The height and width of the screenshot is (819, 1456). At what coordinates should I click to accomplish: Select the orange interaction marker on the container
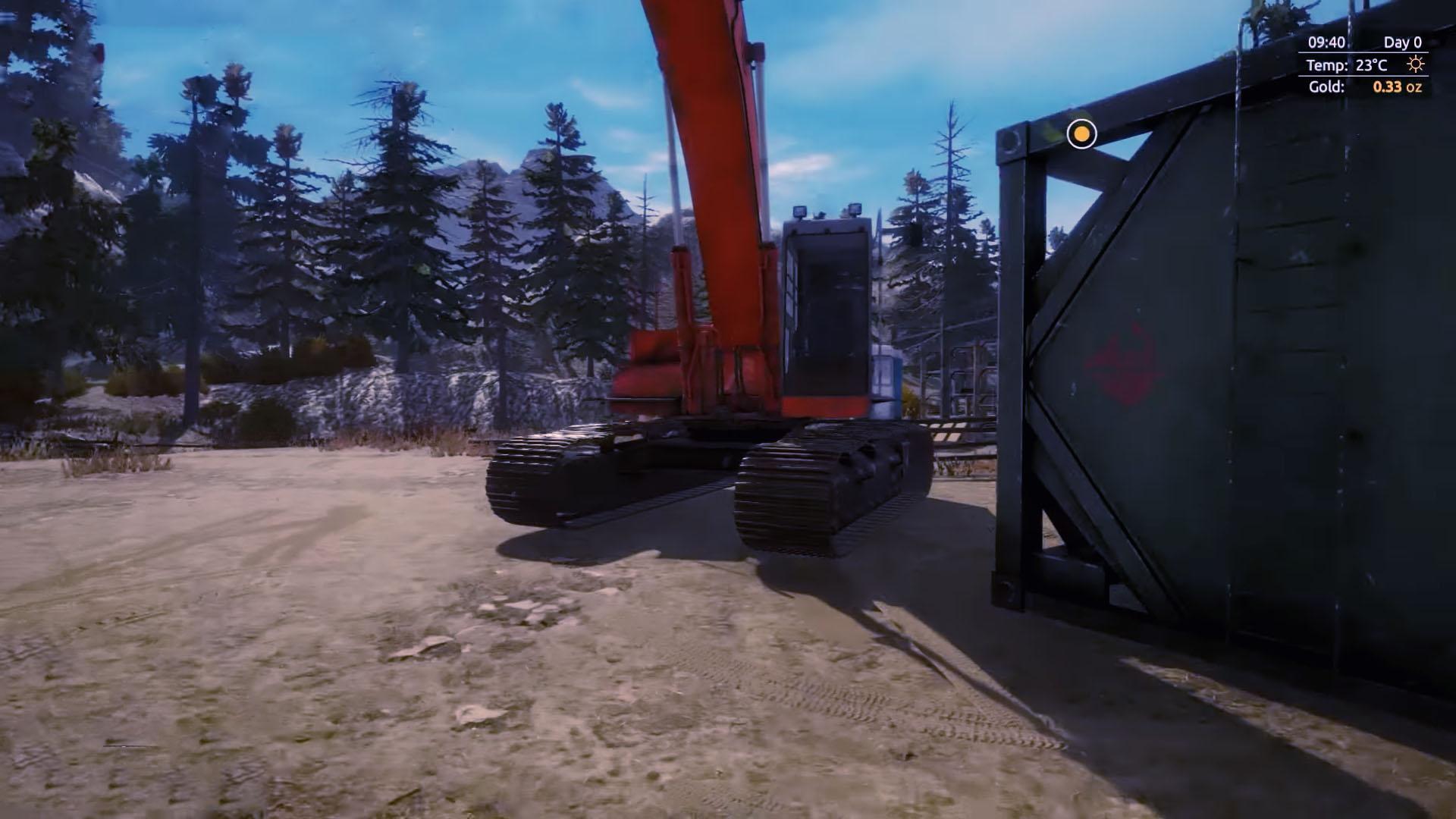tap(1081, 134)
